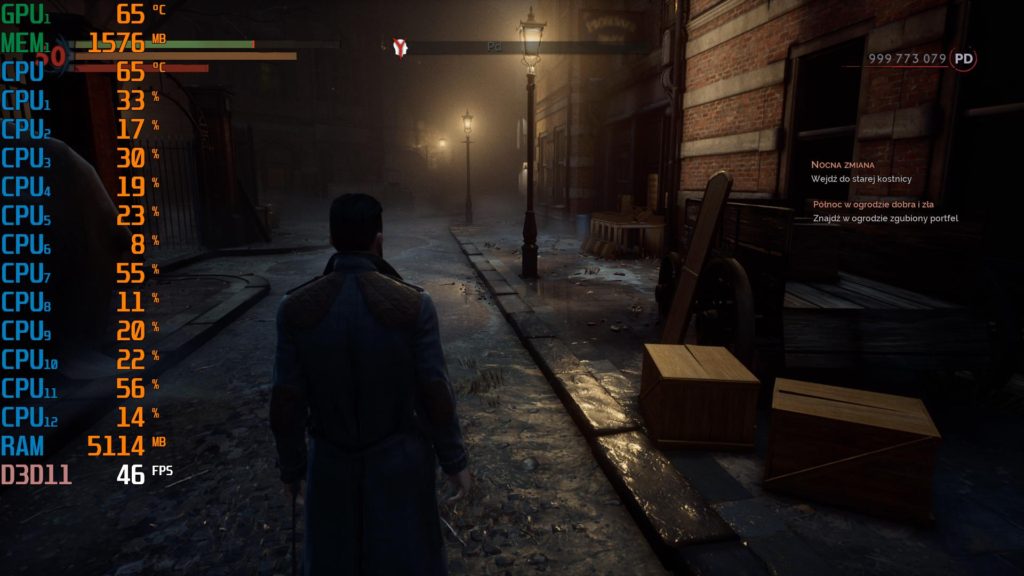The image size is (1024, 576).
Task: Click the red quest marker on the compass
Action: tap(401, 46)
